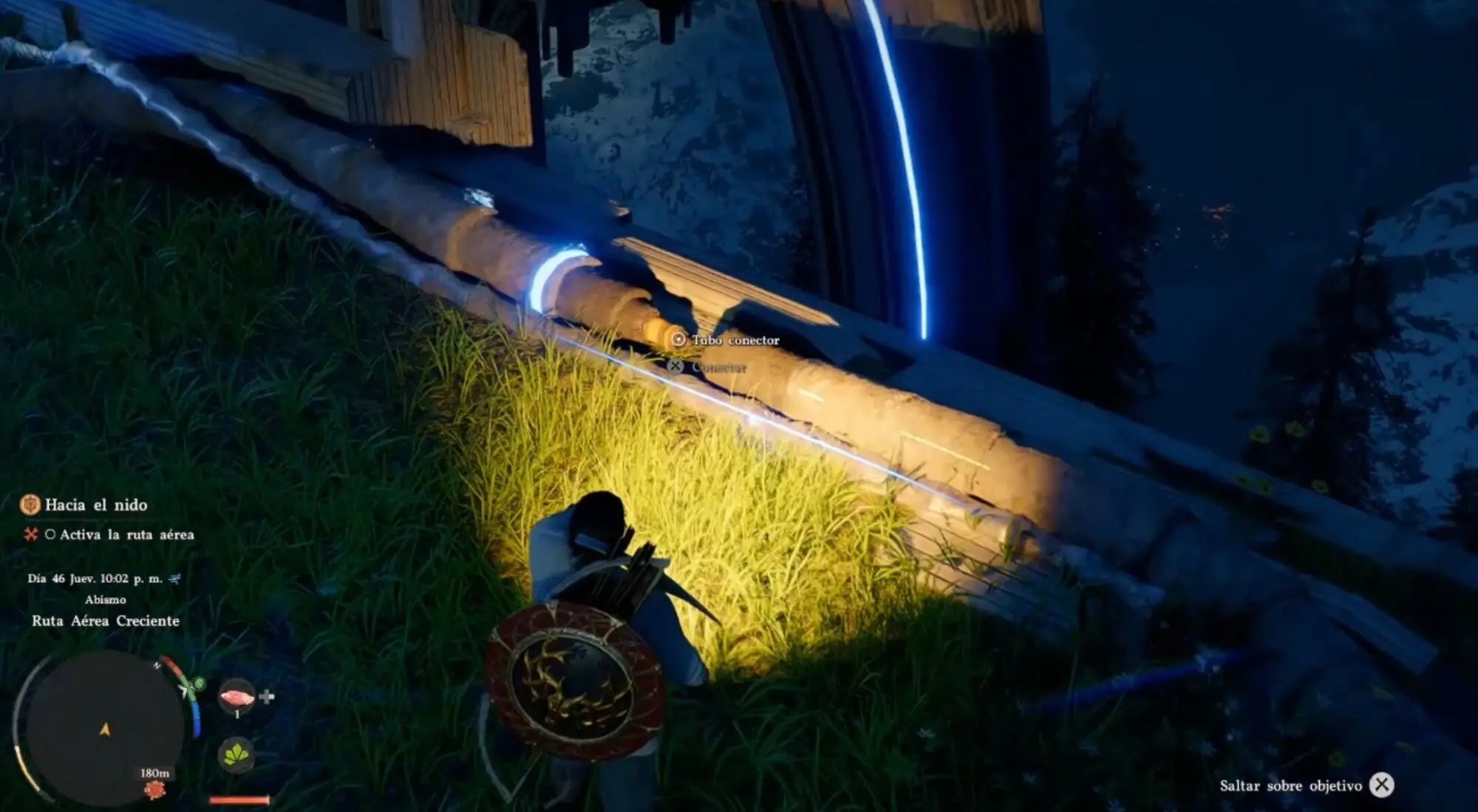
Task: Activate the green leaf ability icon
Action: (236, 754)
